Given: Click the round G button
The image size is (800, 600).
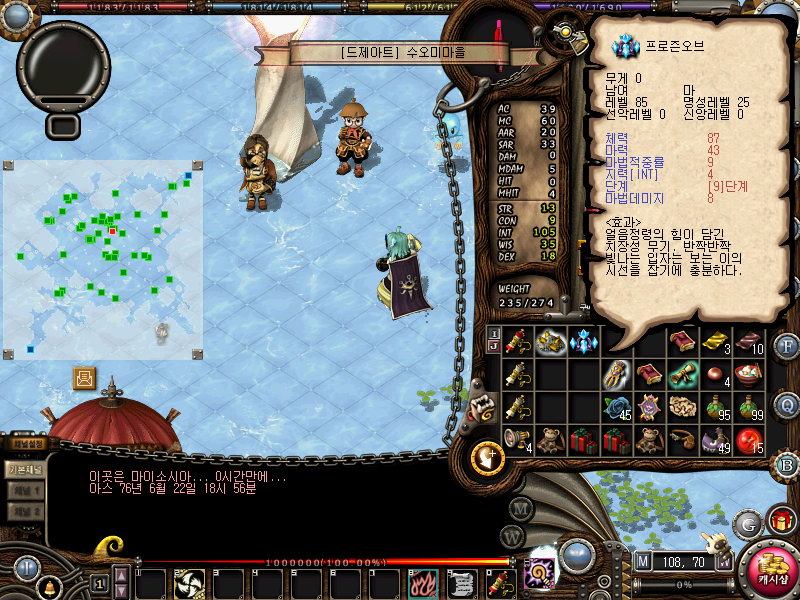Looking at the screenshot, I should [x=746, y=522].
